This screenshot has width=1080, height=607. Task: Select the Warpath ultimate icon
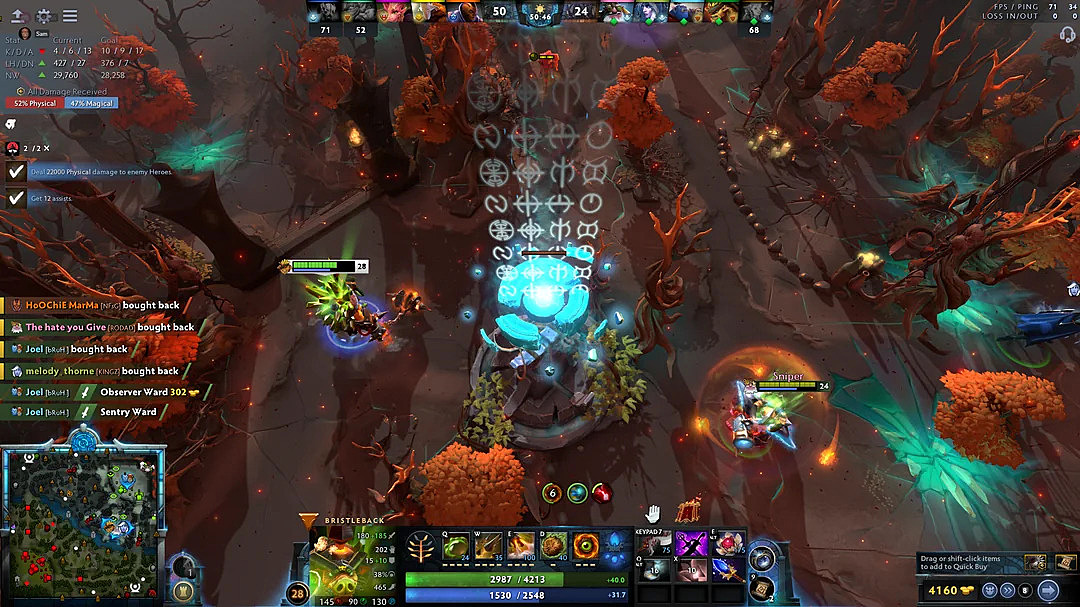(x=586, y=546)
